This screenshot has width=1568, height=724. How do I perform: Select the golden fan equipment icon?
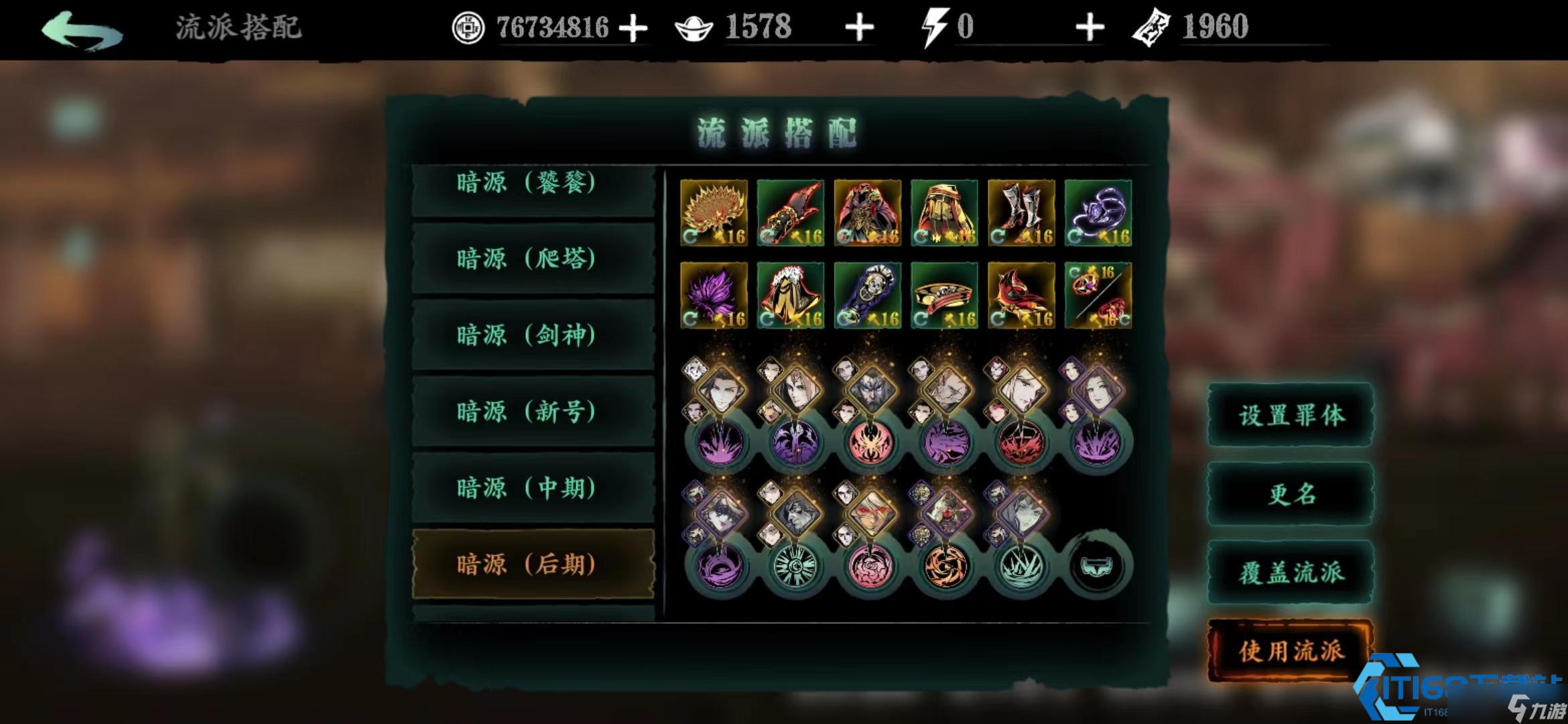tap(714, 213)
